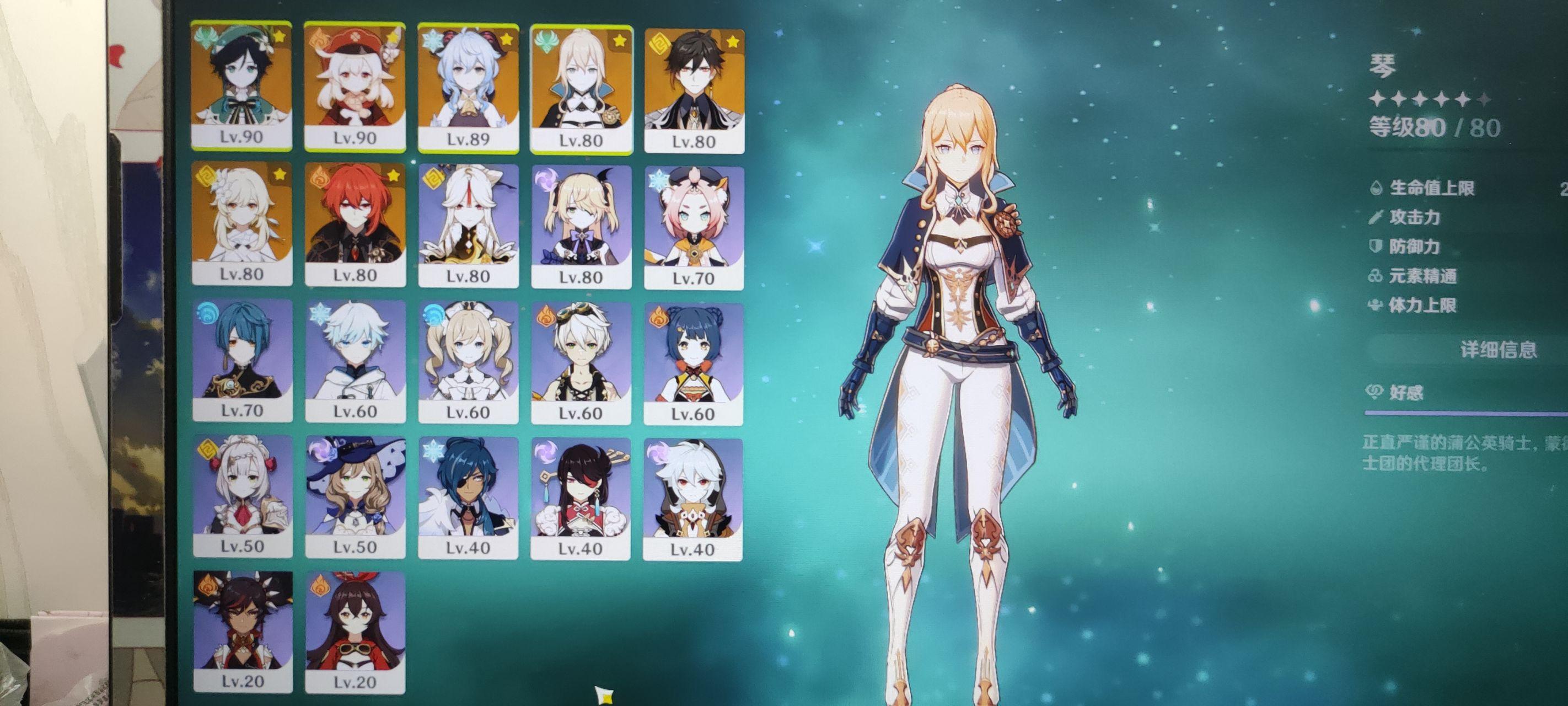
Task: Select Amber's Lv.20 card
Action: pos(355,632)
